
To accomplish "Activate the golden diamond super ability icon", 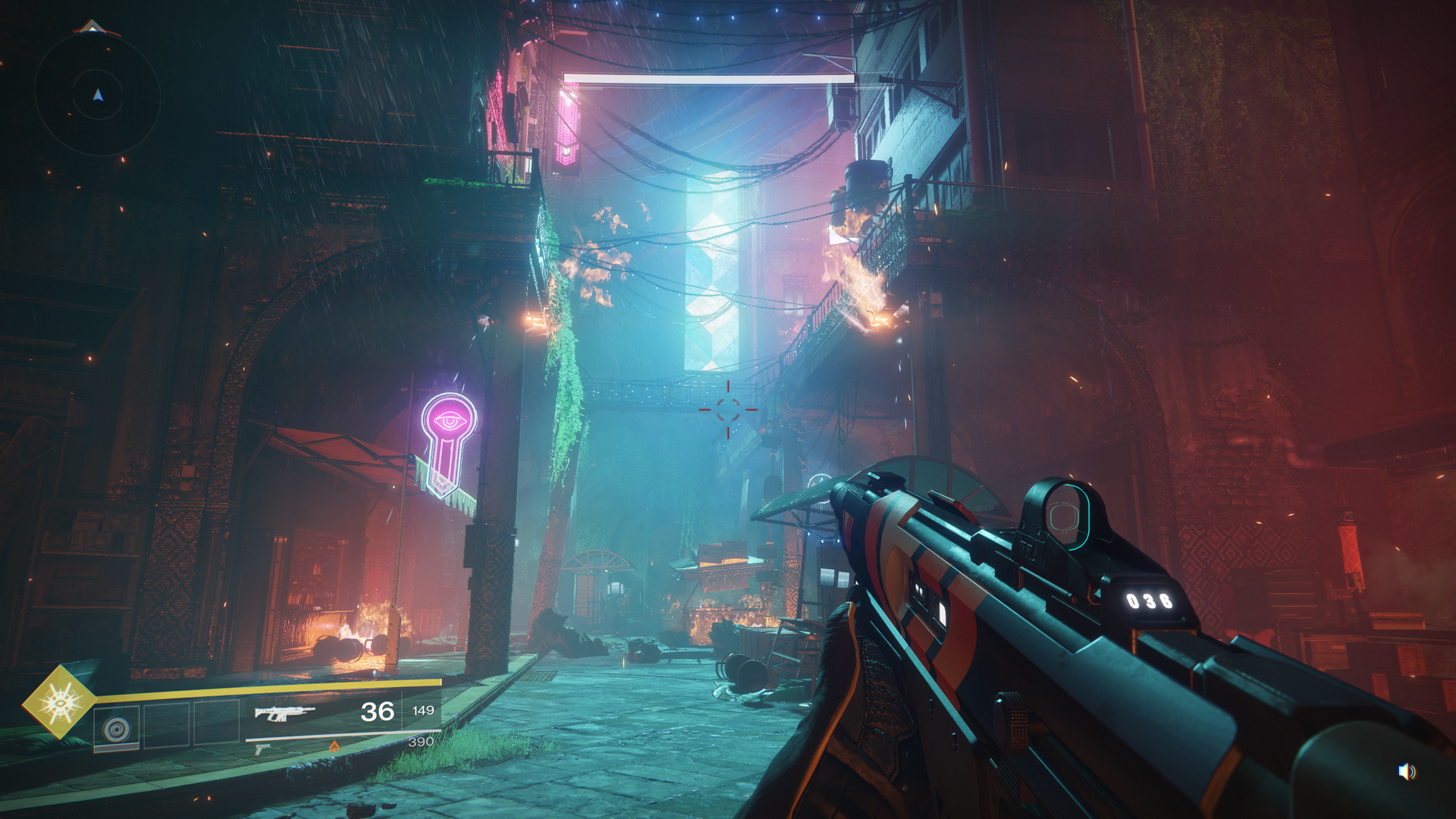I will (x=59, y=702).
